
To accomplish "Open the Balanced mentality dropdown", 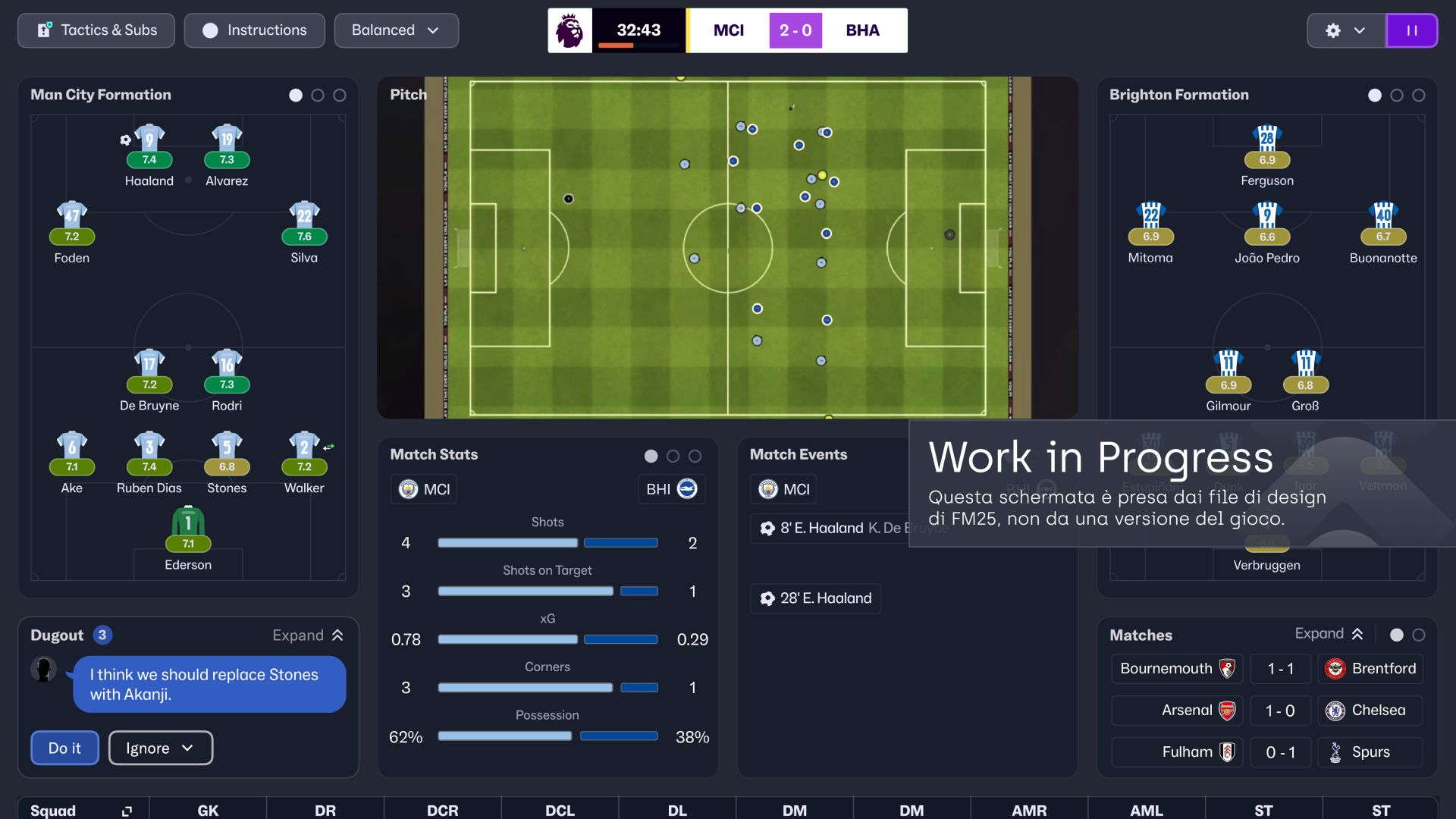I will pos(396,30).
